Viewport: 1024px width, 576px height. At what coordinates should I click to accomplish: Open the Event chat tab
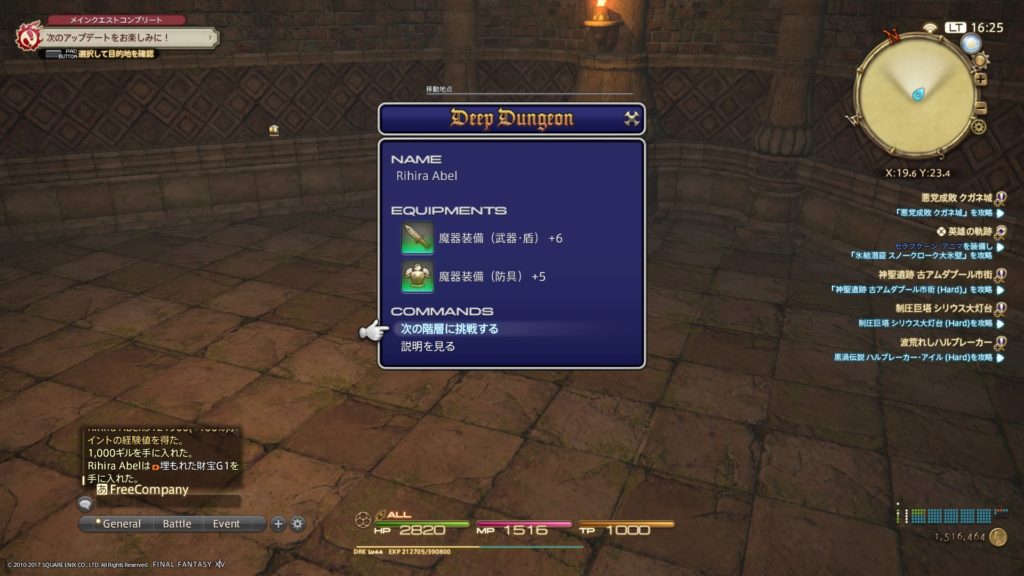click(226, 524)
